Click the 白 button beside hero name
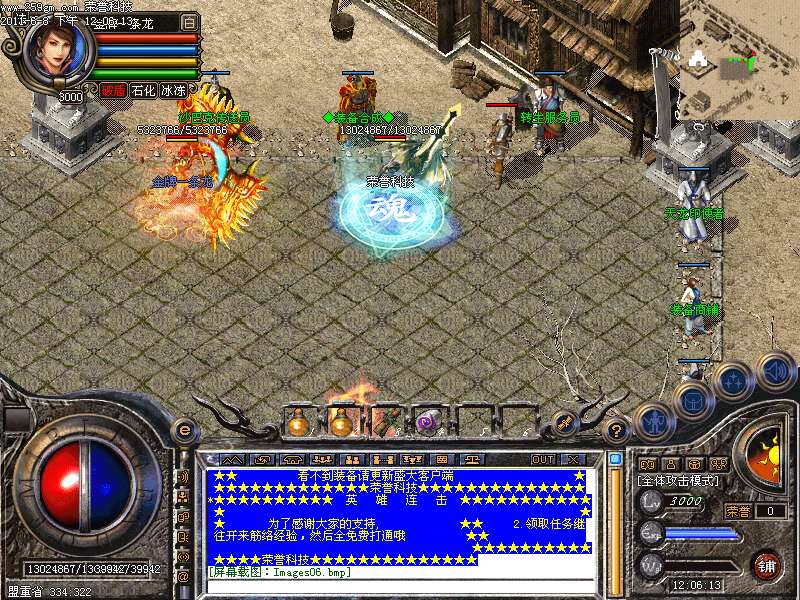The image size is (800, 600). pyautogui.click(x=189, y=22)
